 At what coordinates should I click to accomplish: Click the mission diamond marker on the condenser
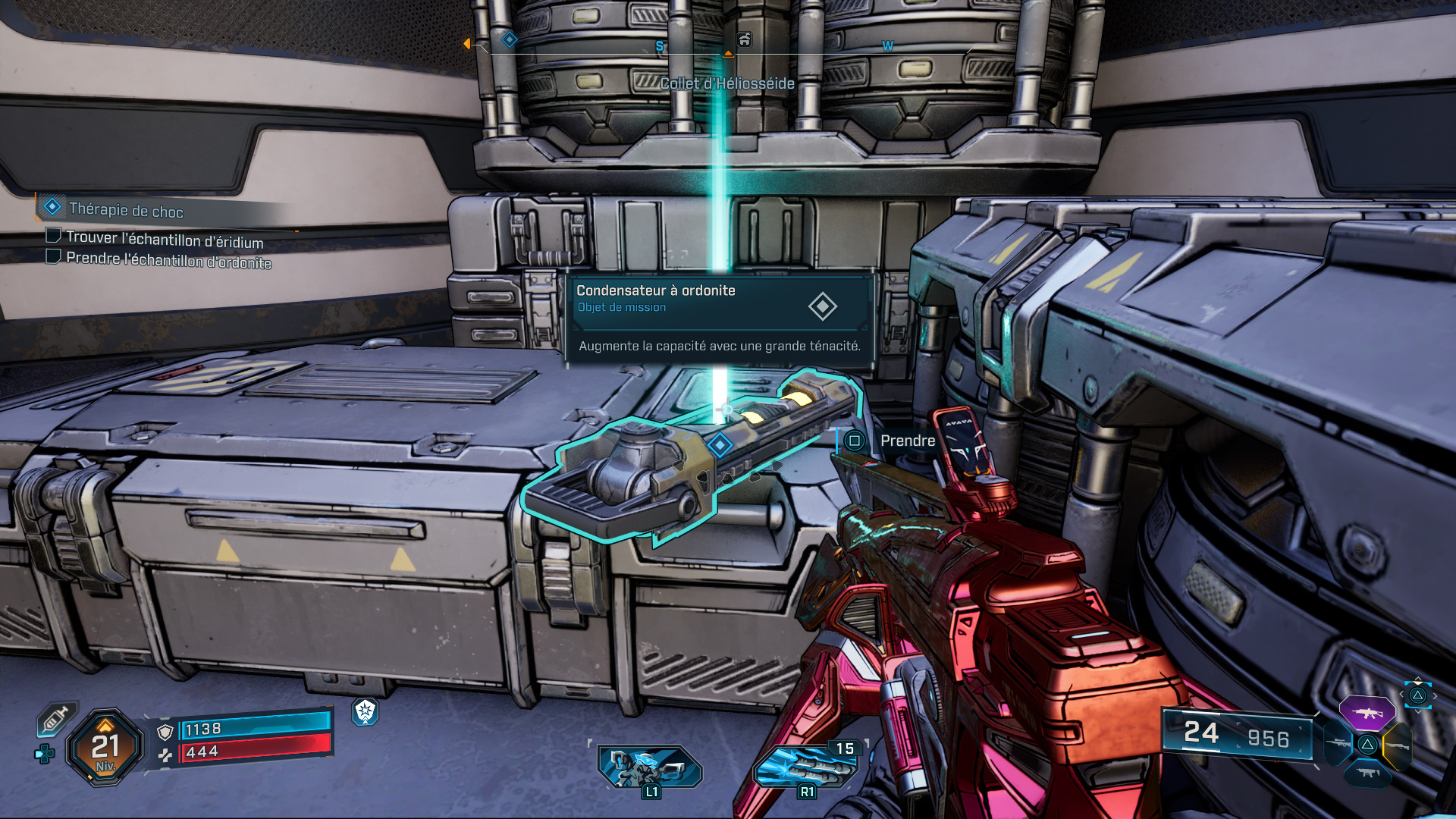[x=720, y=444]
